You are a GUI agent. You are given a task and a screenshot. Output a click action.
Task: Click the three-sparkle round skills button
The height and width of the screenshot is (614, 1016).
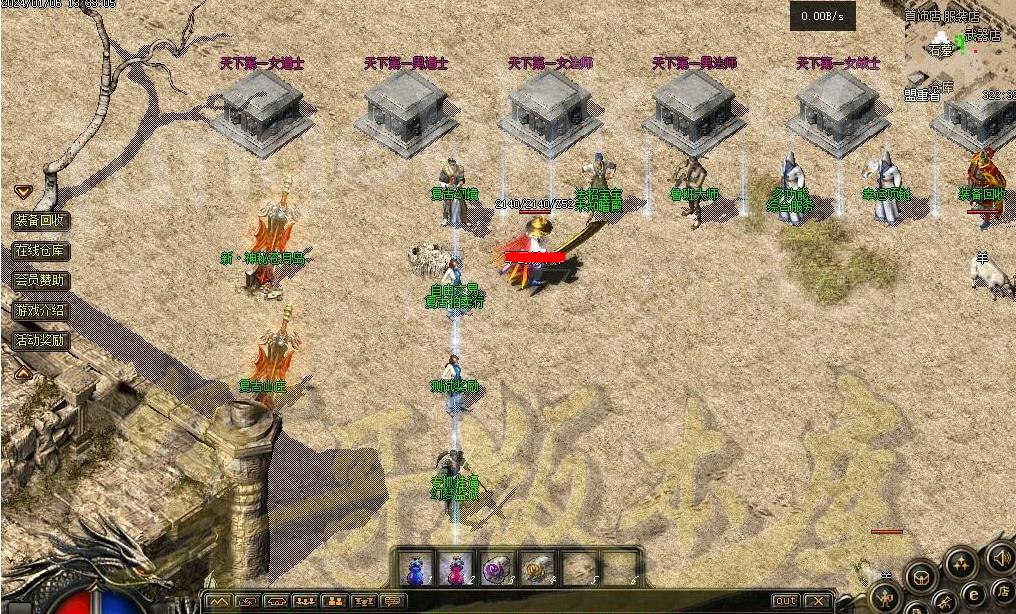point(962,564)
